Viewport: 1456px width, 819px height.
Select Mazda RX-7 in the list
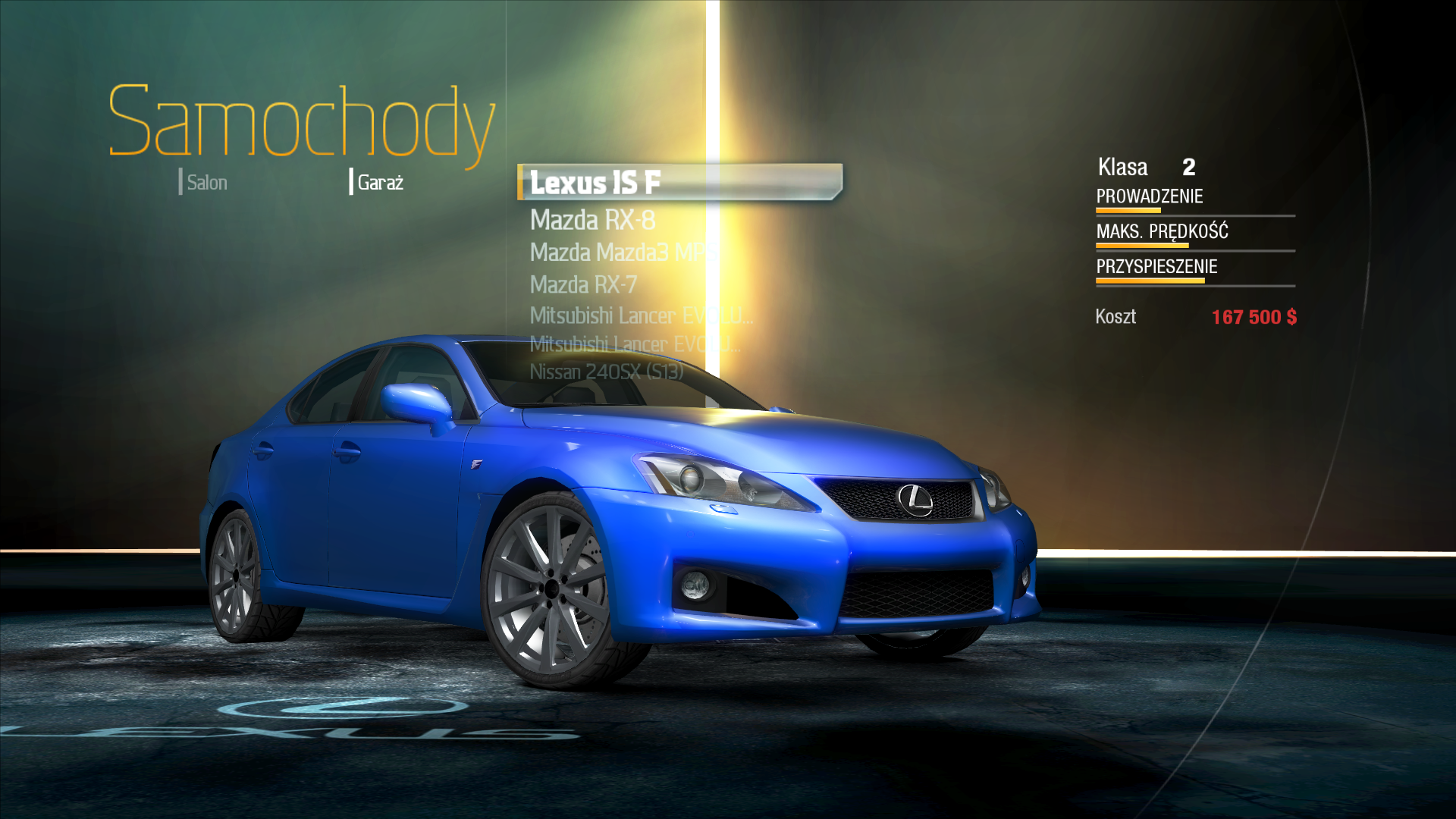[x=583, y=285]
